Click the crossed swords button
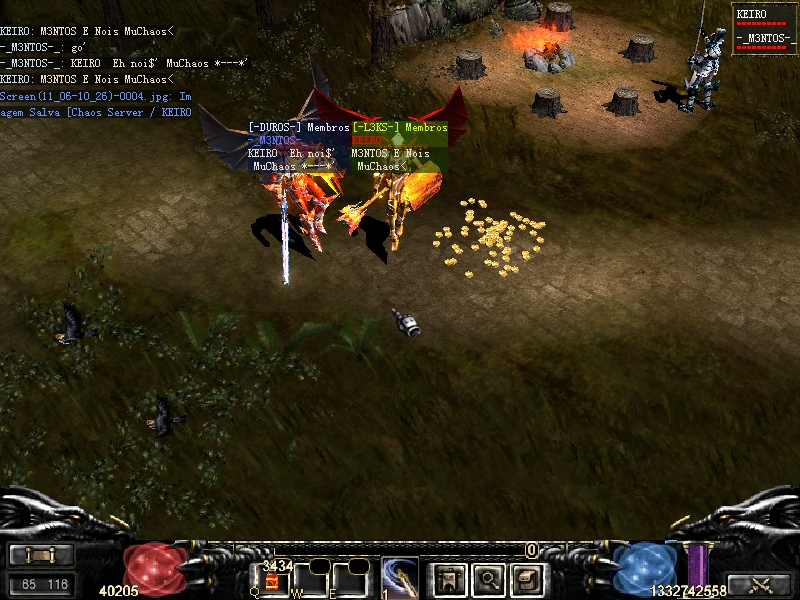The height and width of the screenshot is (600, 800). 758,585
